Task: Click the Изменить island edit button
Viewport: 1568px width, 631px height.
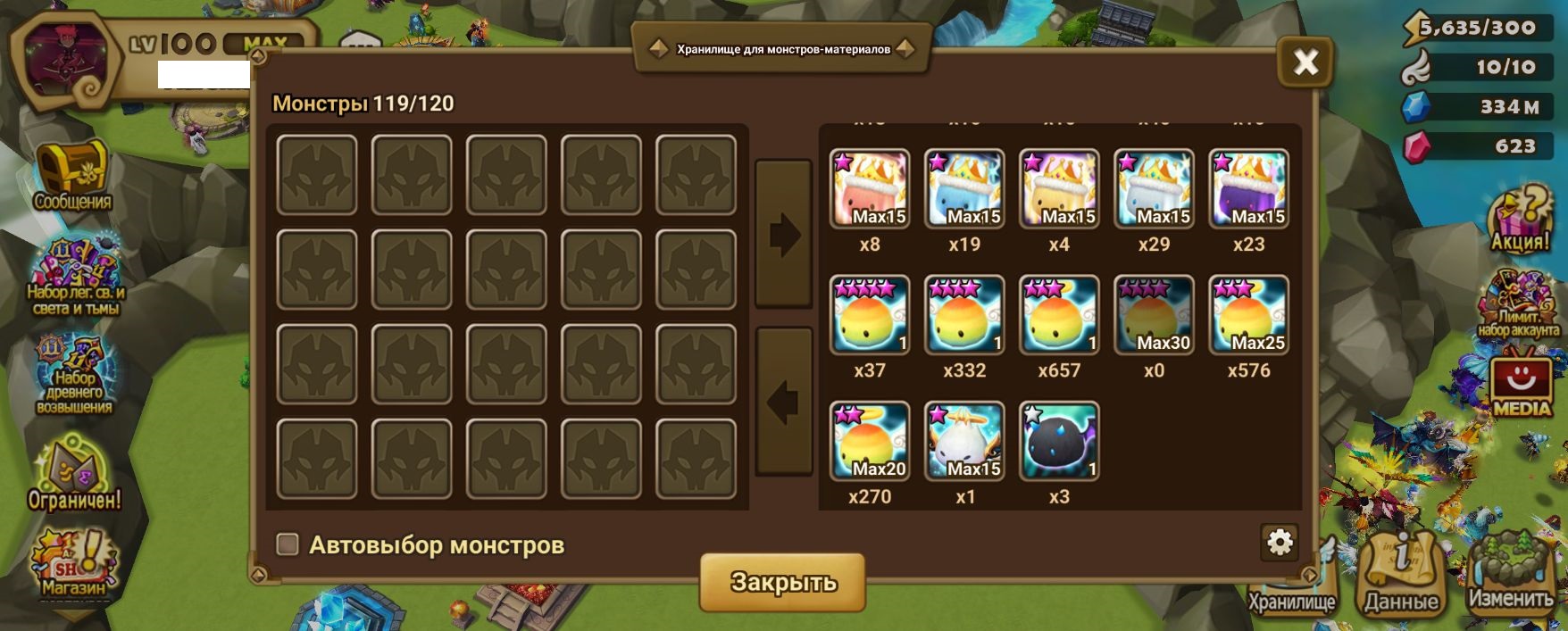Action: click(1511, 572)
